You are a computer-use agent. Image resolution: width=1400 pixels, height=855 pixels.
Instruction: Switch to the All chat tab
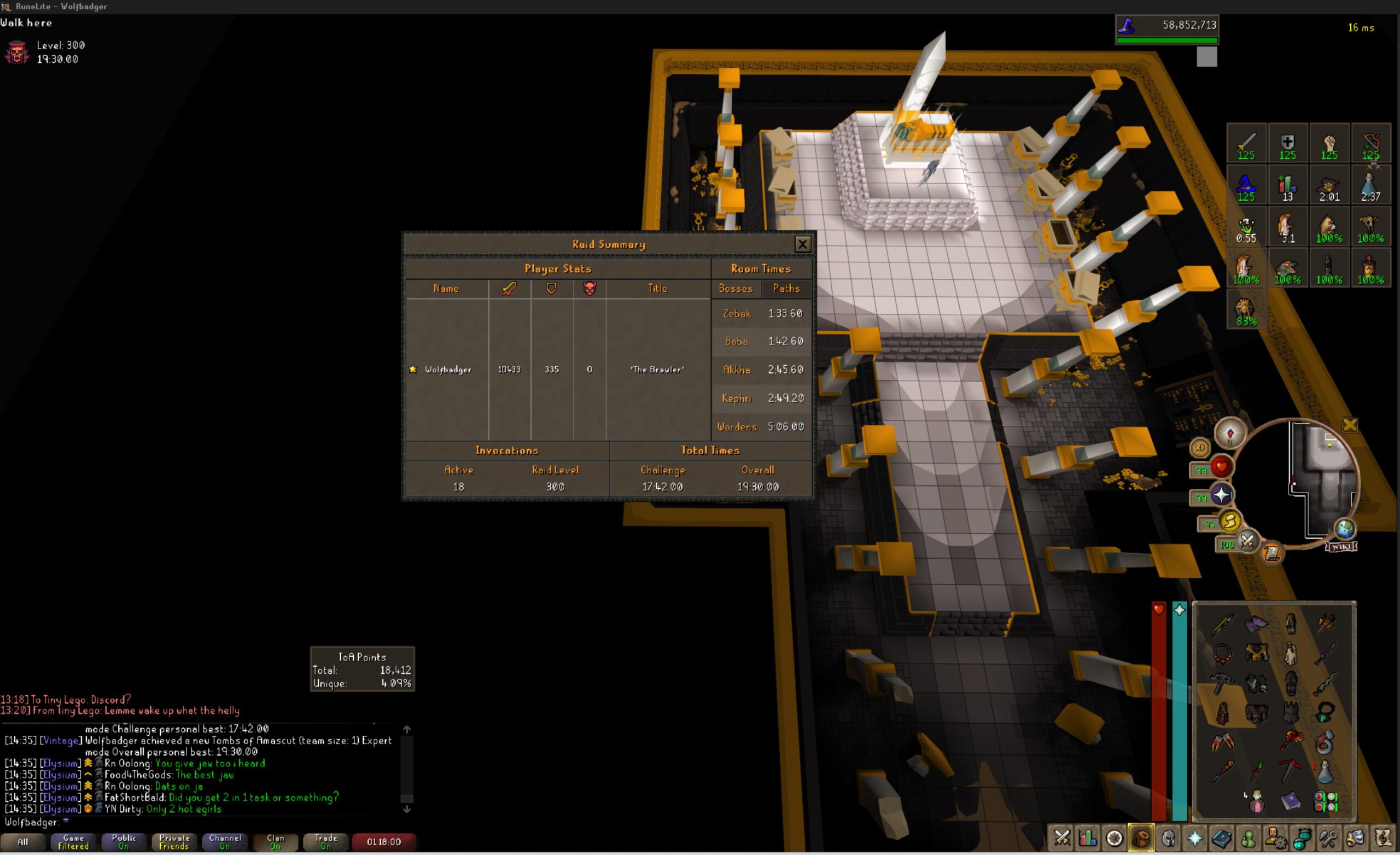point(23,842)
